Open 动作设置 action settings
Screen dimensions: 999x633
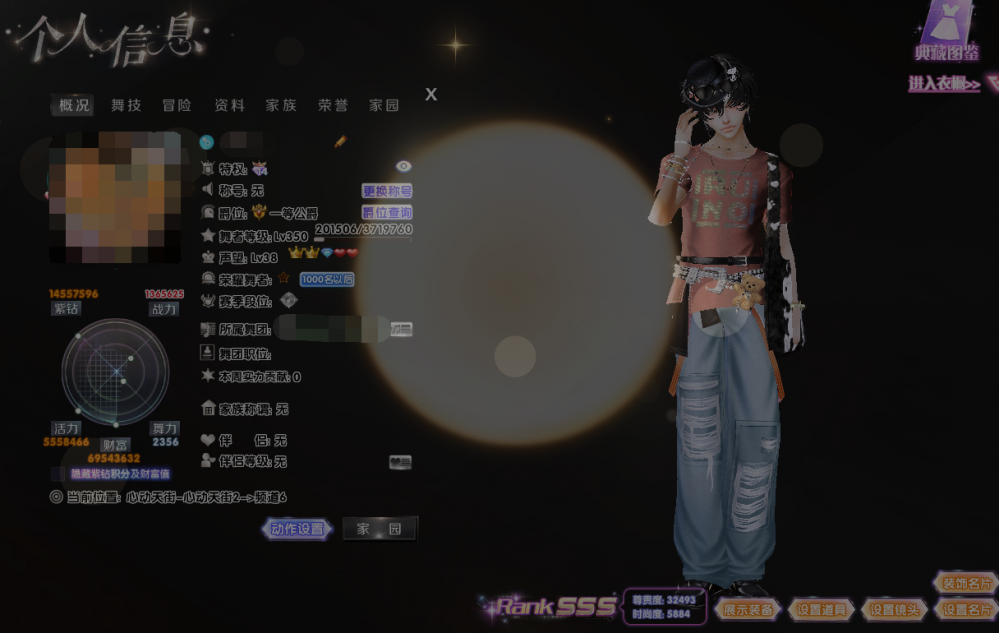pyautogui.click(x=299, y=529)
